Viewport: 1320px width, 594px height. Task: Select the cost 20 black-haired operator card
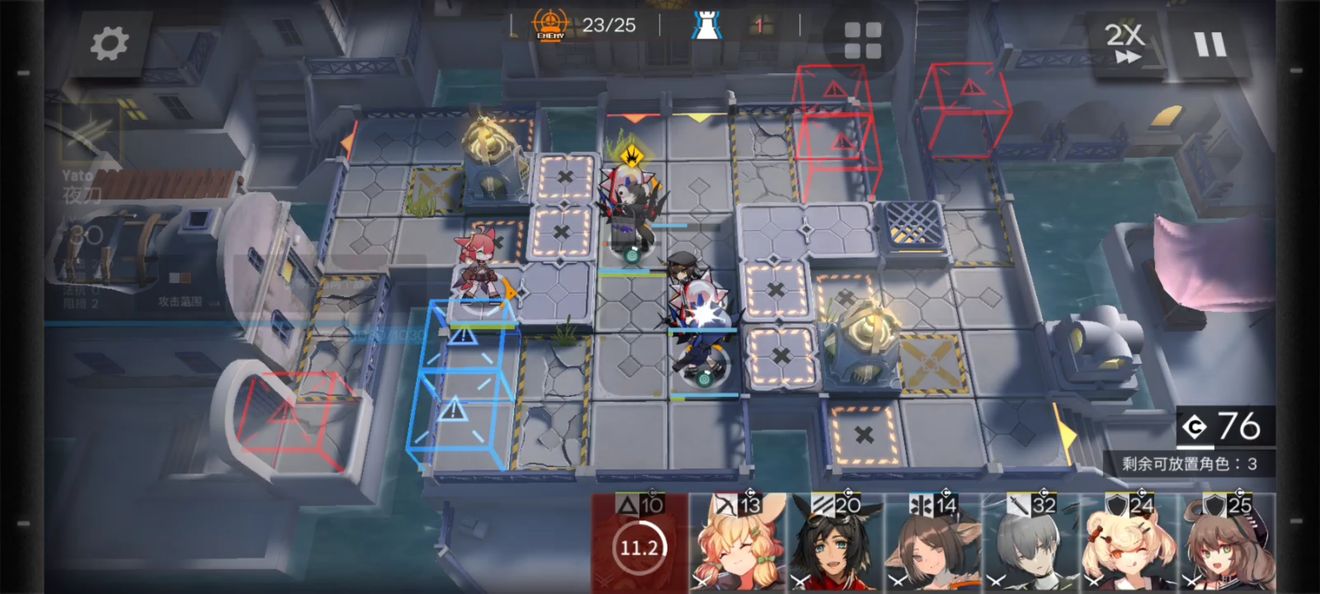click(x=835, y=545)
